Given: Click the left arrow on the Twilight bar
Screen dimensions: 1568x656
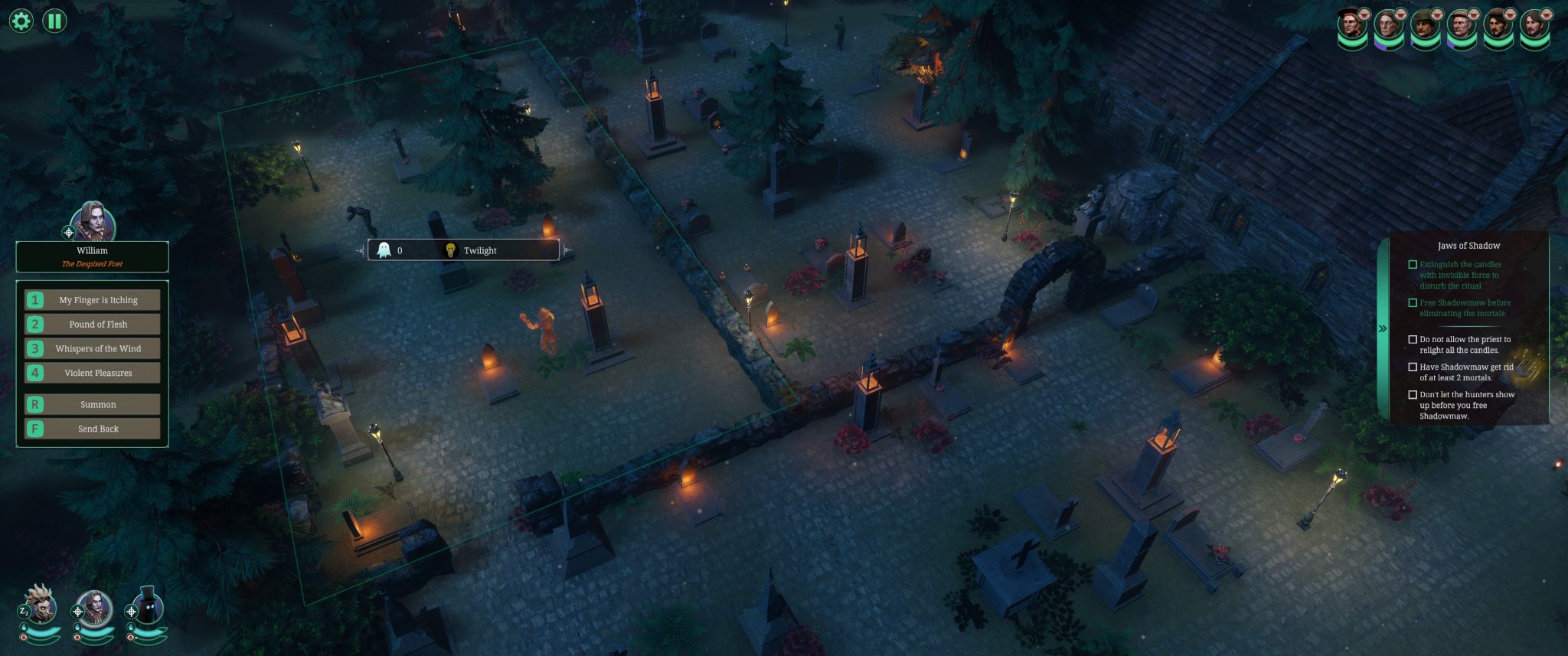Looking at the screenshot, I should click(360, 250).
